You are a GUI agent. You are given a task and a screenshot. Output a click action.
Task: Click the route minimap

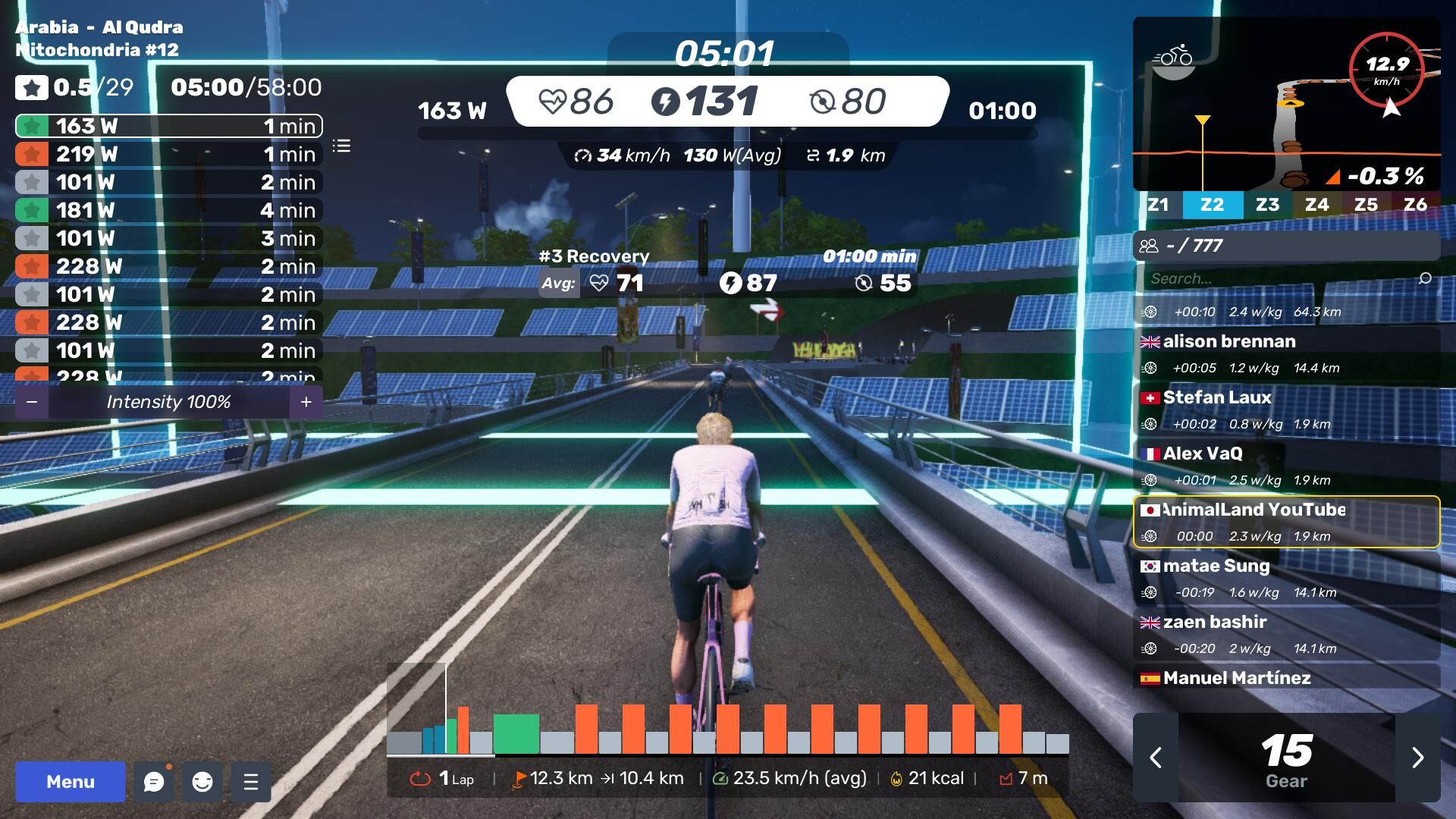1286,104
